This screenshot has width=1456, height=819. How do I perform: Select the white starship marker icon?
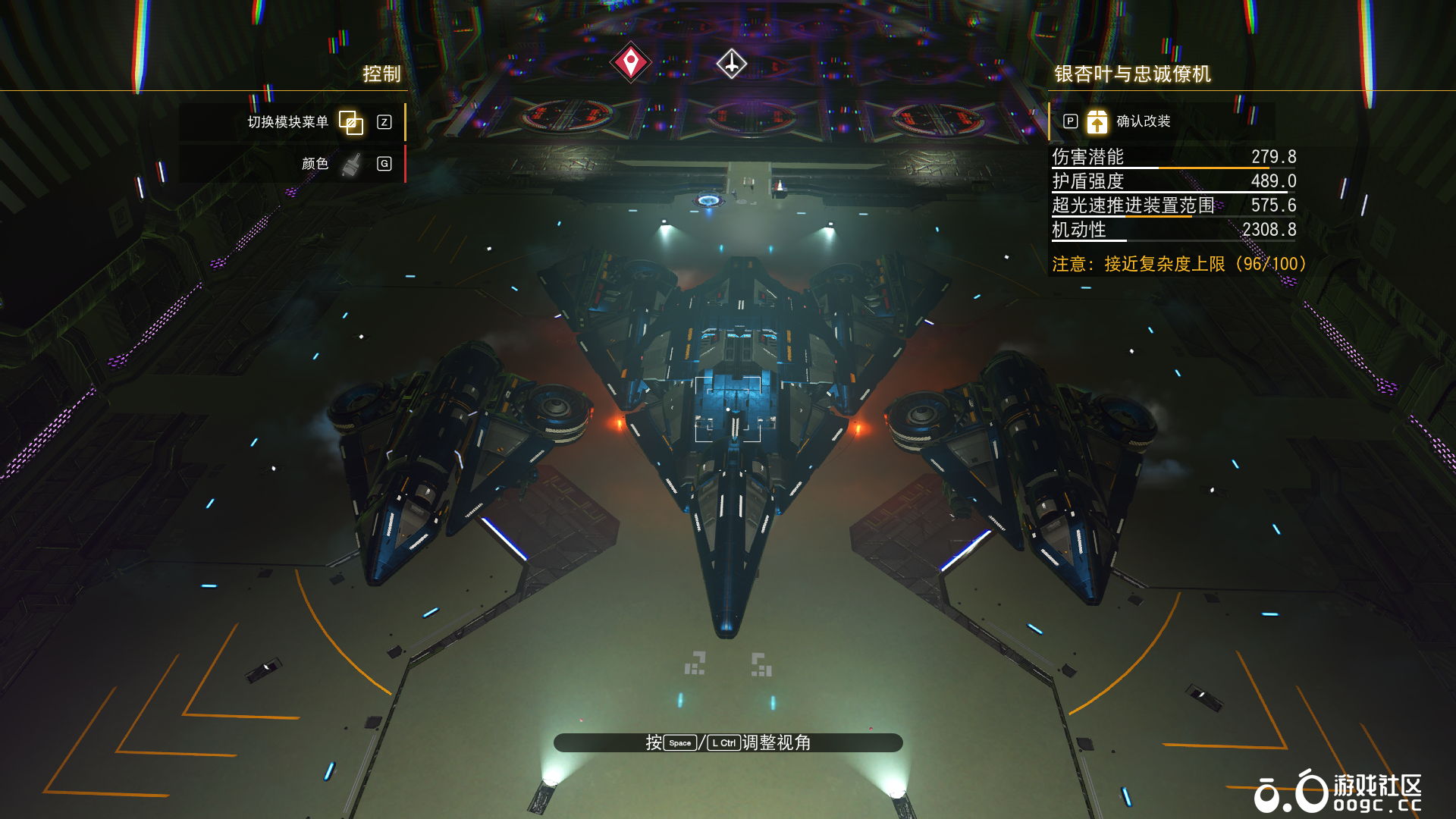[x=731, y=64]
